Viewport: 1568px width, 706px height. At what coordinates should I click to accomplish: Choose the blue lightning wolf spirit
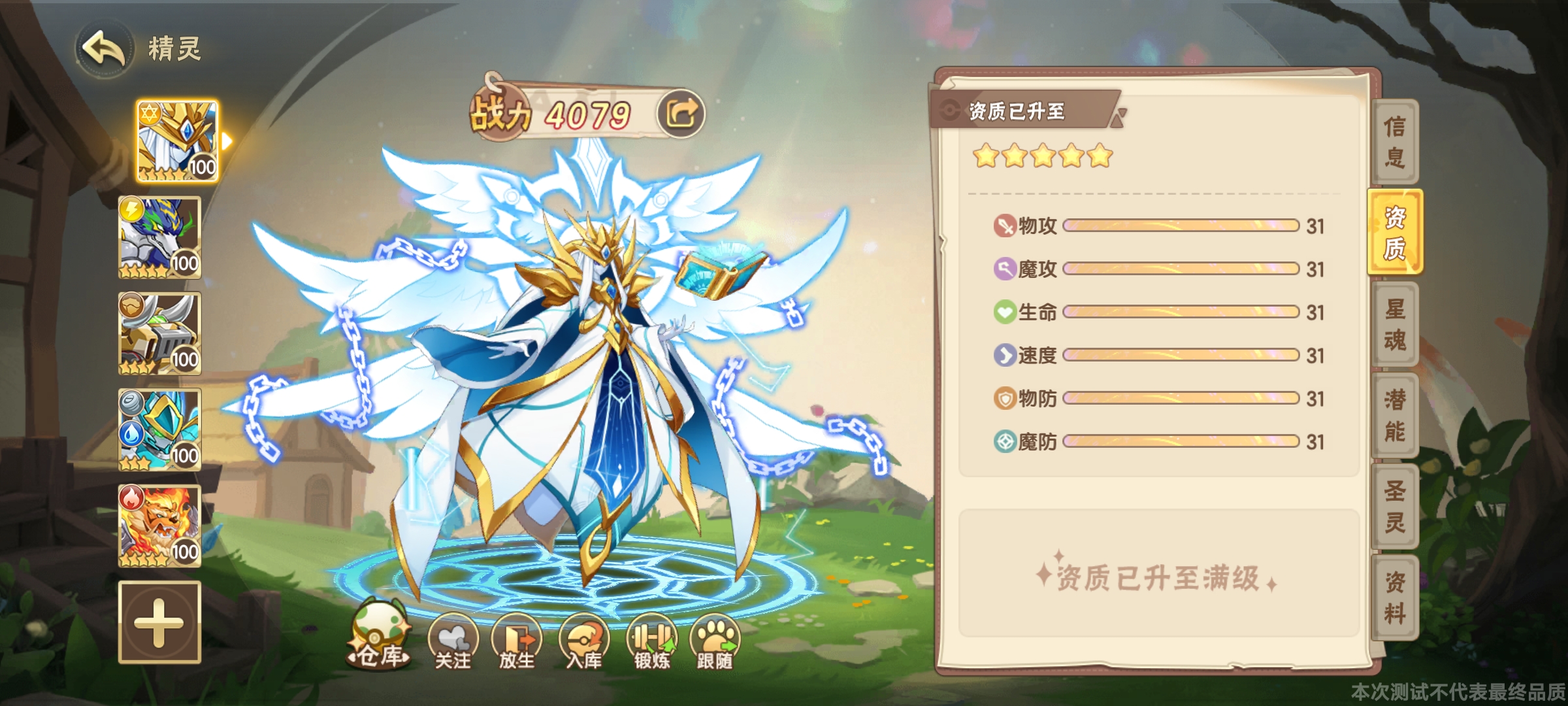click(159, 238)
